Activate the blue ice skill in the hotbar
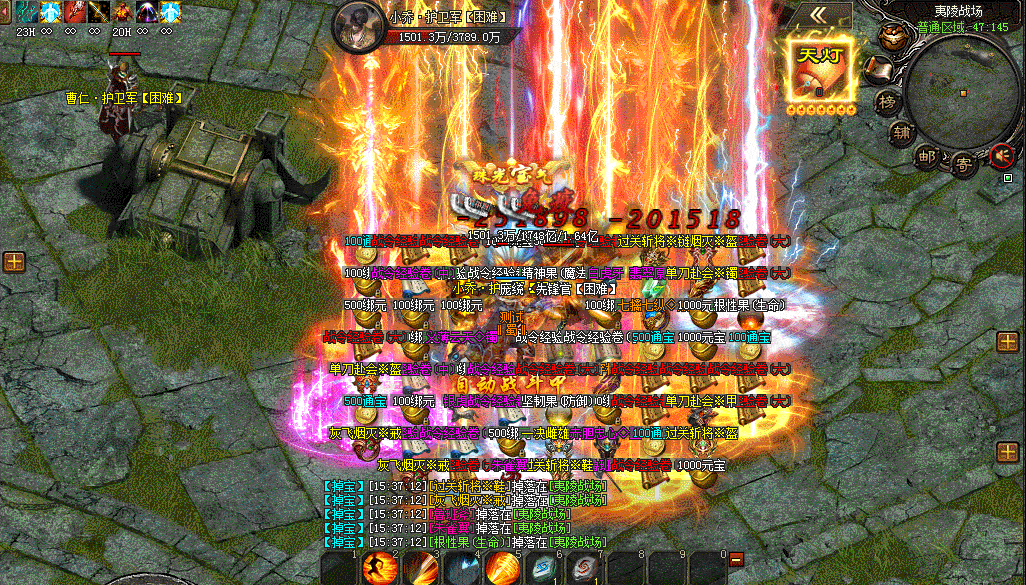Image resolution: width=1026 pixels, height=585 pixels. pyautogui.click(x=462, y=568)
